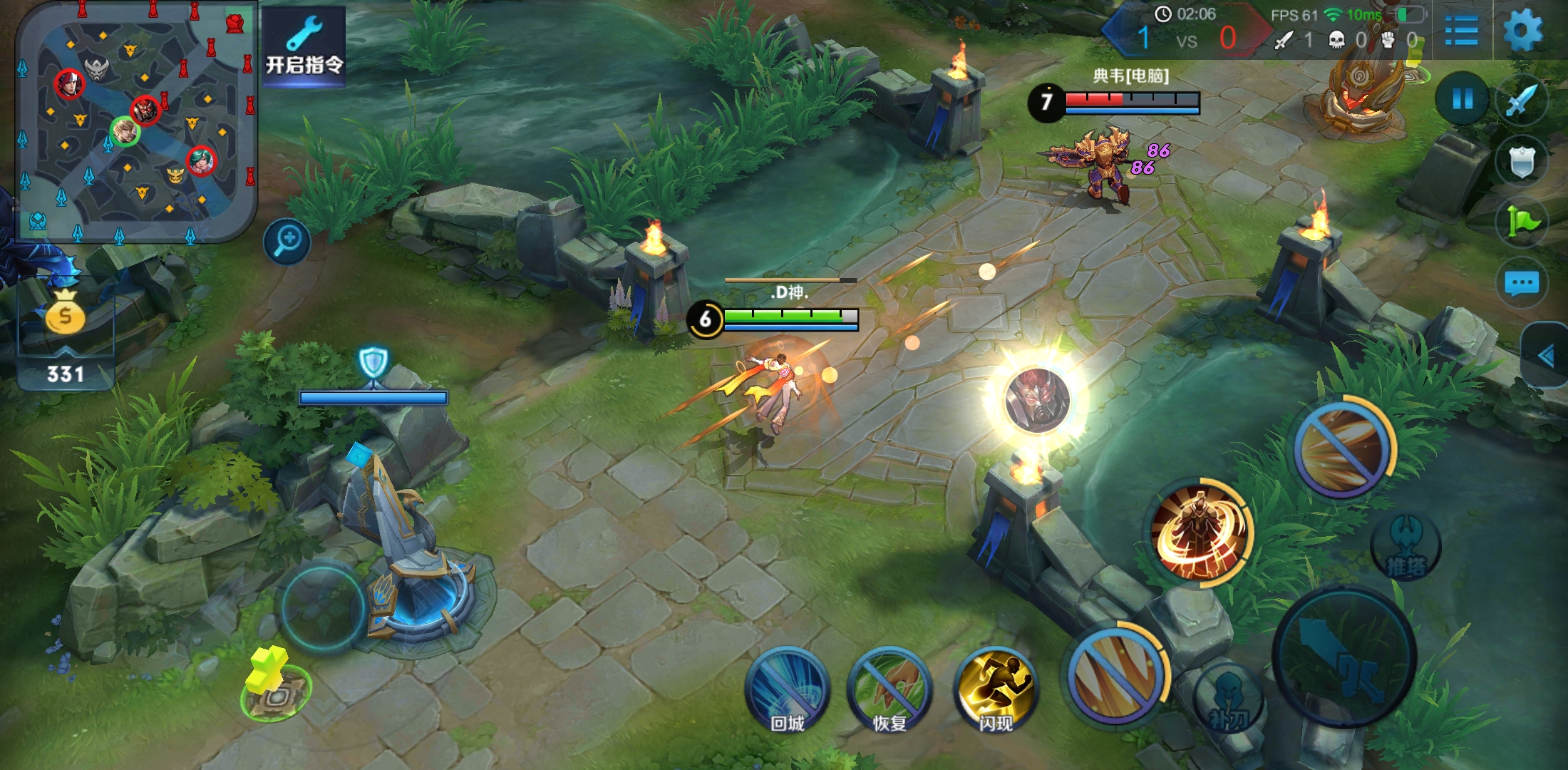1568x770 pixels.
Task: Activate the glowing spinning warrior skill
Action: (1201, 532)
